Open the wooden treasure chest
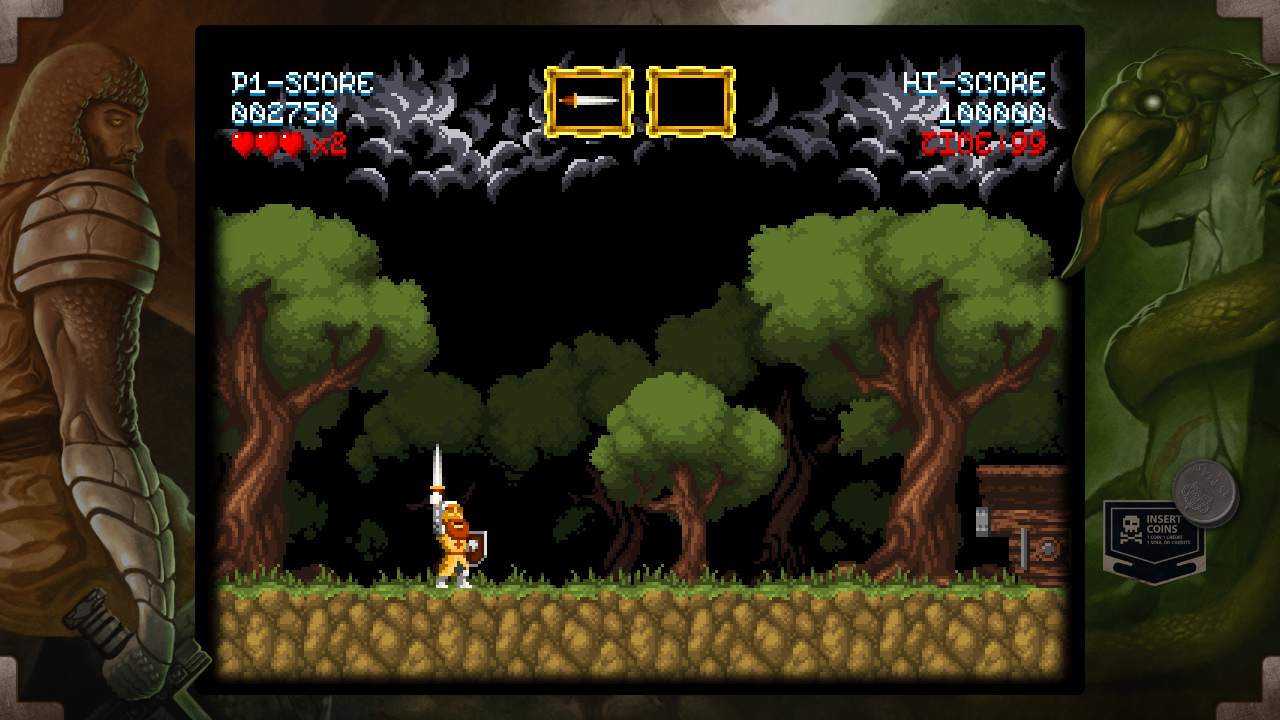The width and height of the screenshot is (1280, 720). pos(1025,520)
